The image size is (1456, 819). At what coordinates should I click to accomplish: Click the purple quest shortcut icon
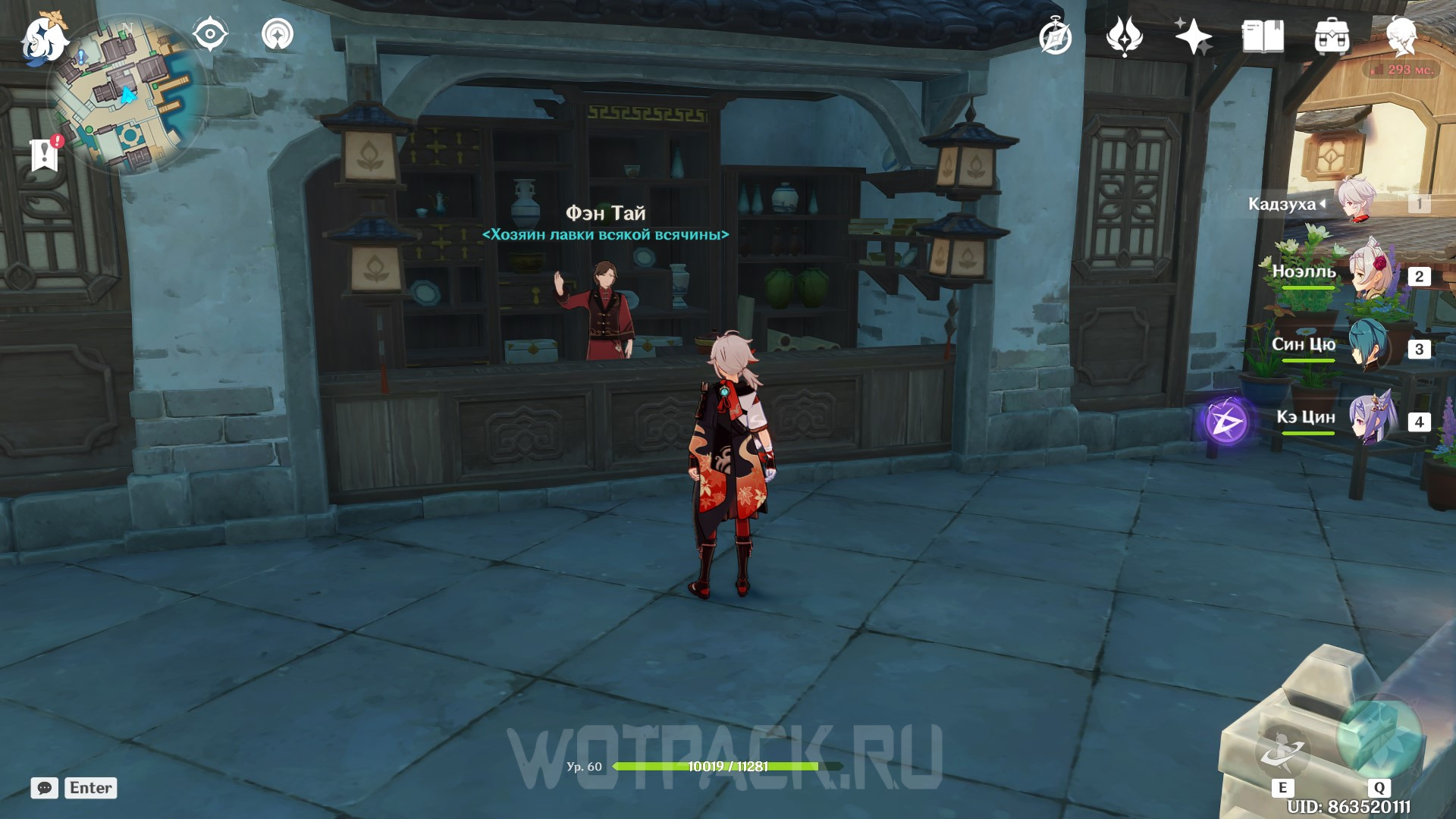[x=1227, y=422]
